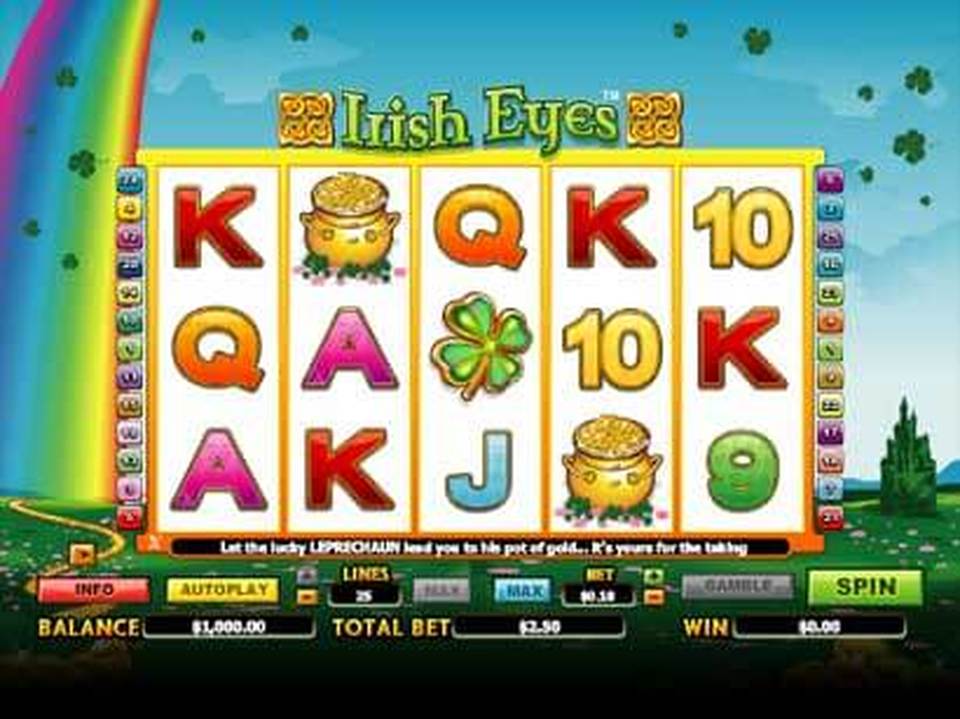Increase the bet with the plus button
960x719 pixels.
[x=654, y=576]
